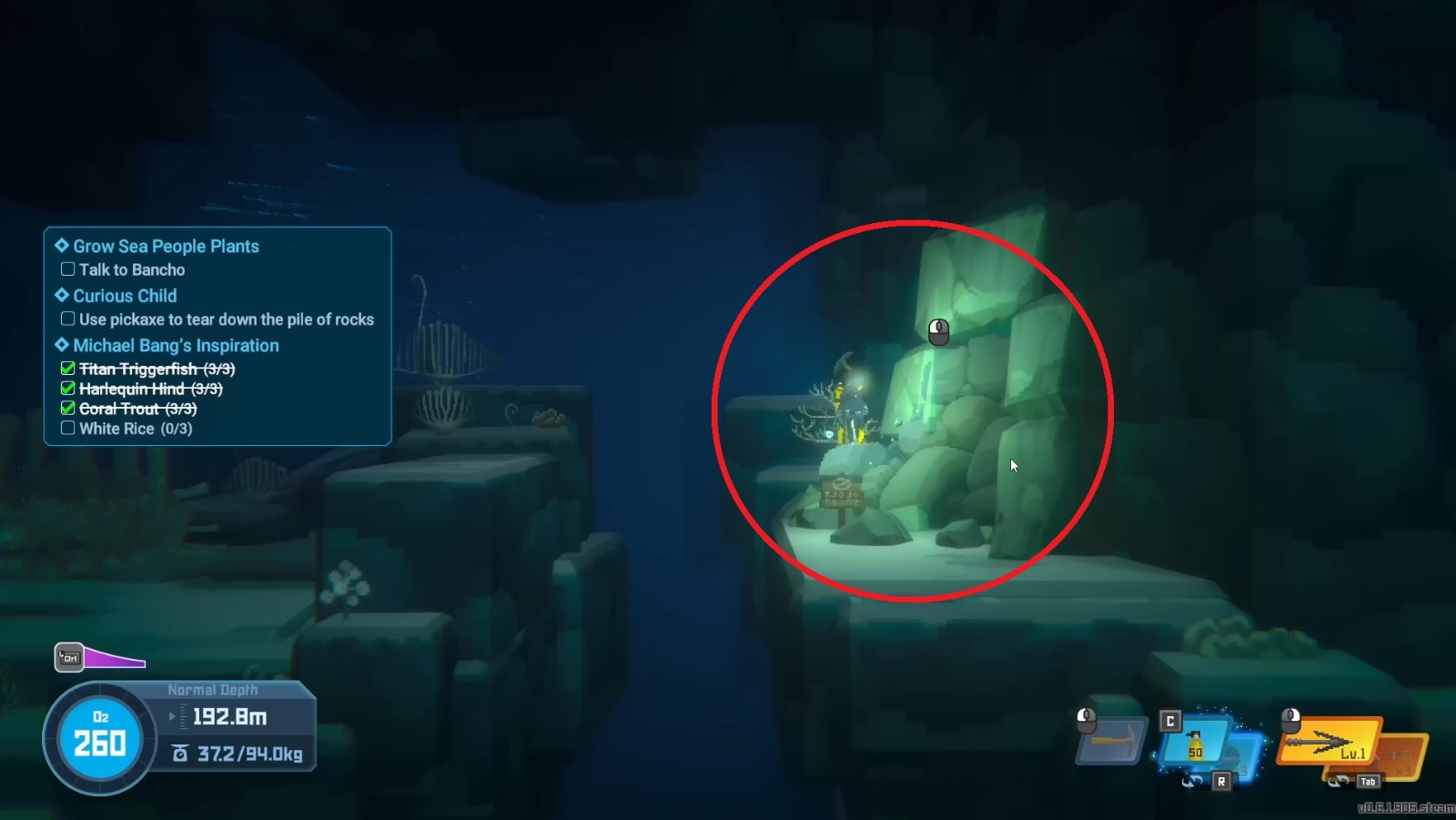Expand the Curious Child quest details

click(60, 295)
